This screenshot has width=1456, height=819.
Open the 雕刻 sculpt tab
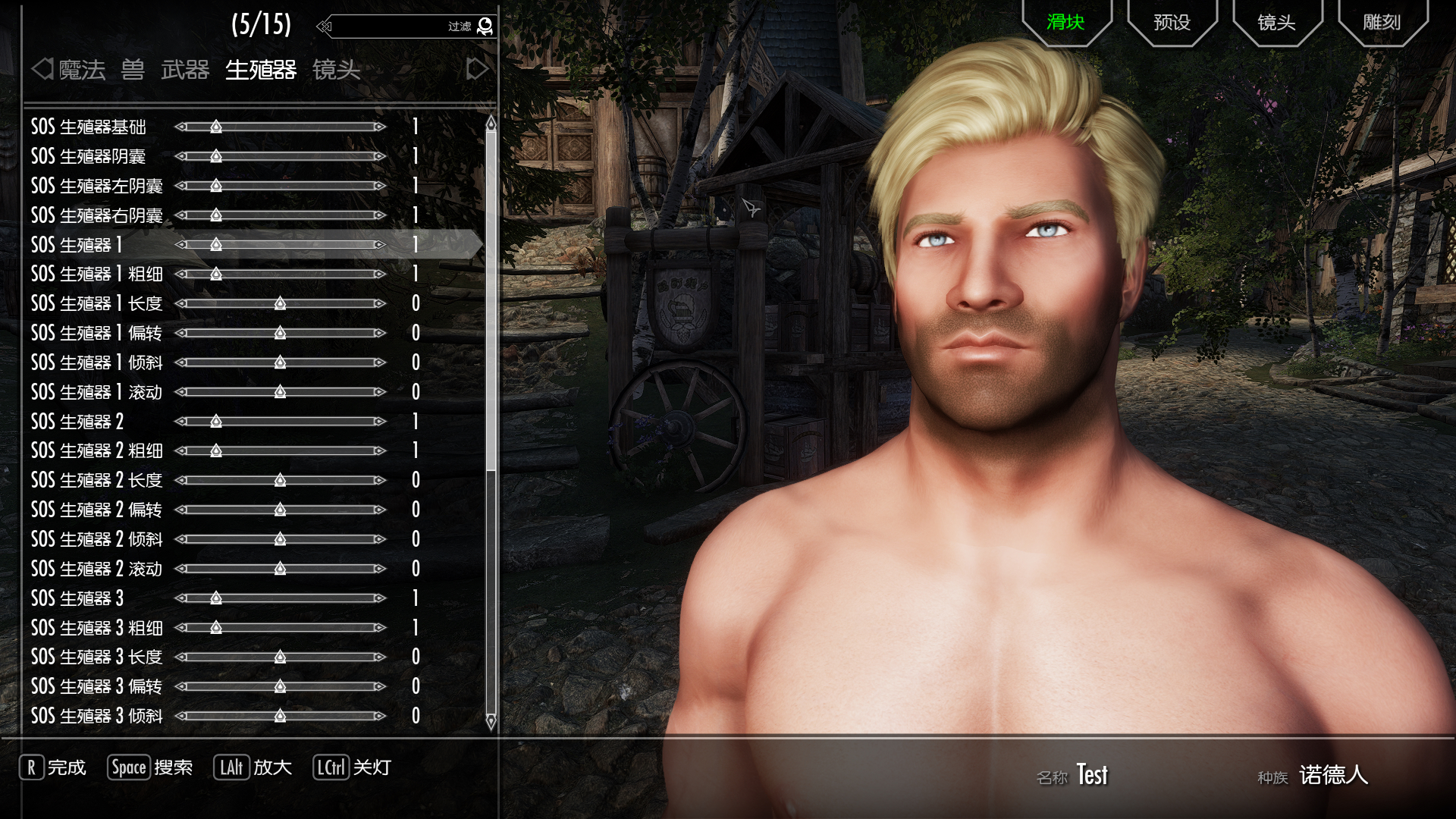point(1382,22)
